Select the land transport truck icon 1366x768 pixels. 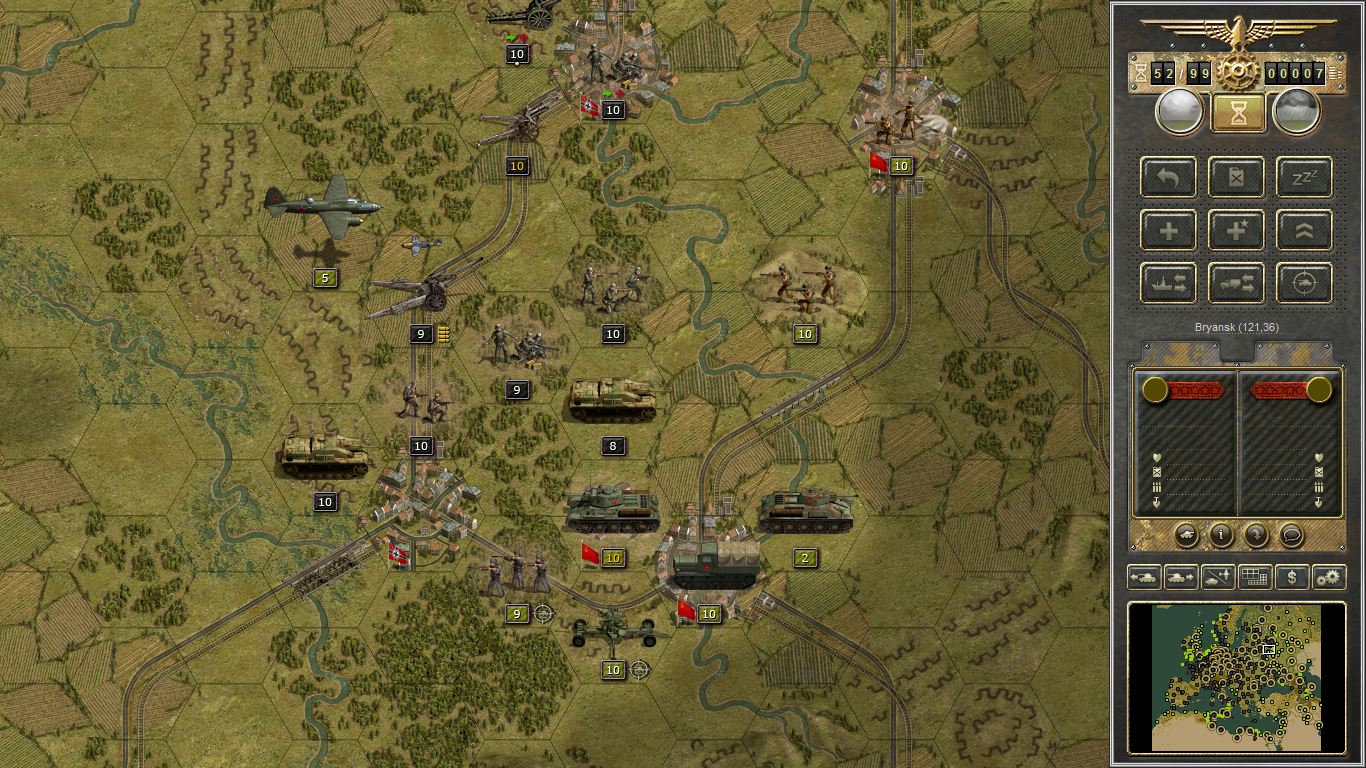coord(1236,283)
